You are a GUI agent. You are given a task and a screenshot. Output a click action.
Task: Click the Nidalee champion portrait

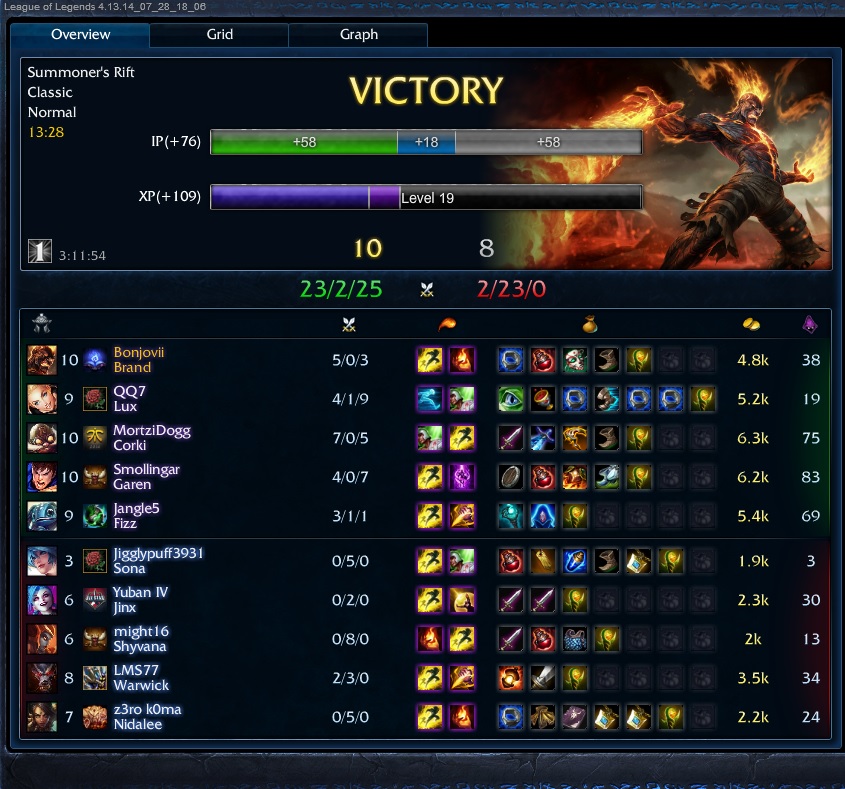42,717
